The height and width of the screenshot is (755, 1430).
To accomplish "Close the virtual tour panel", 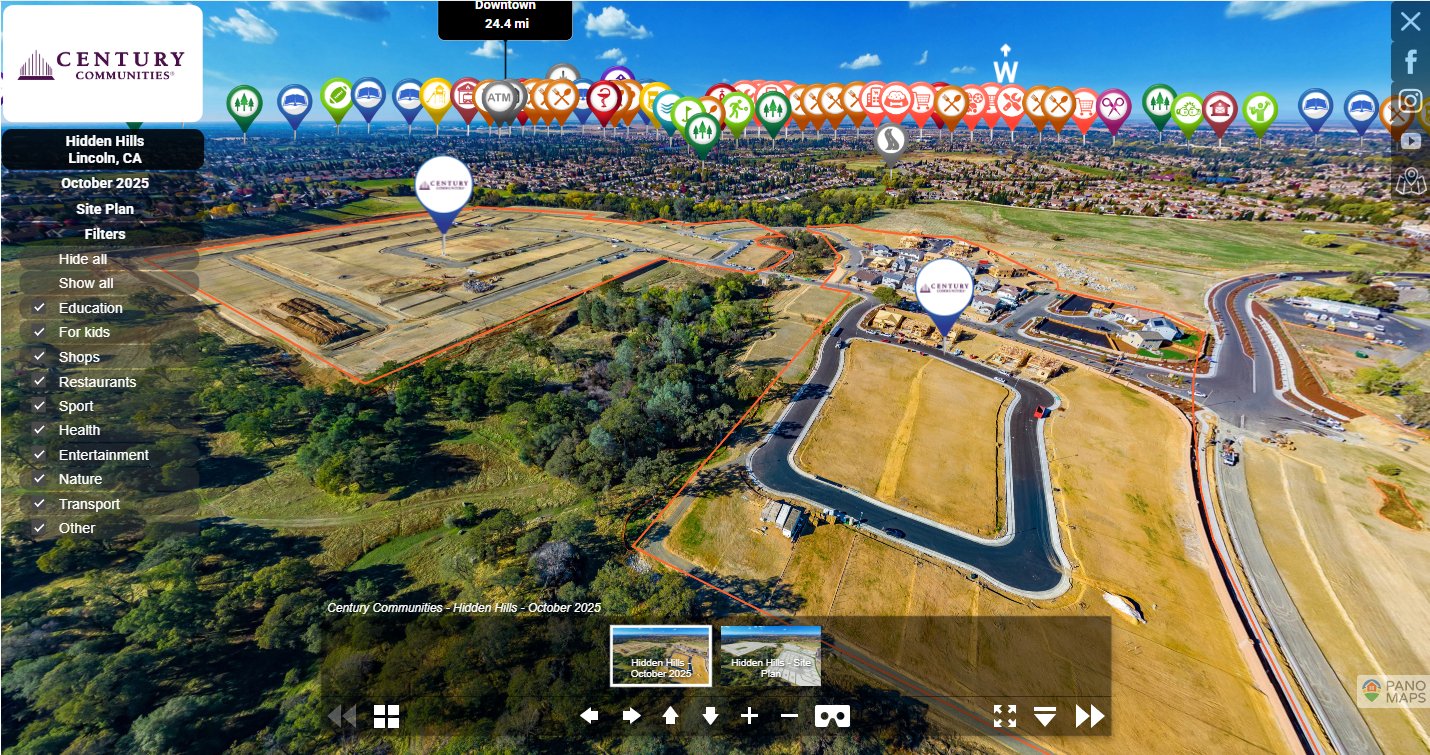I will 1410,21.
